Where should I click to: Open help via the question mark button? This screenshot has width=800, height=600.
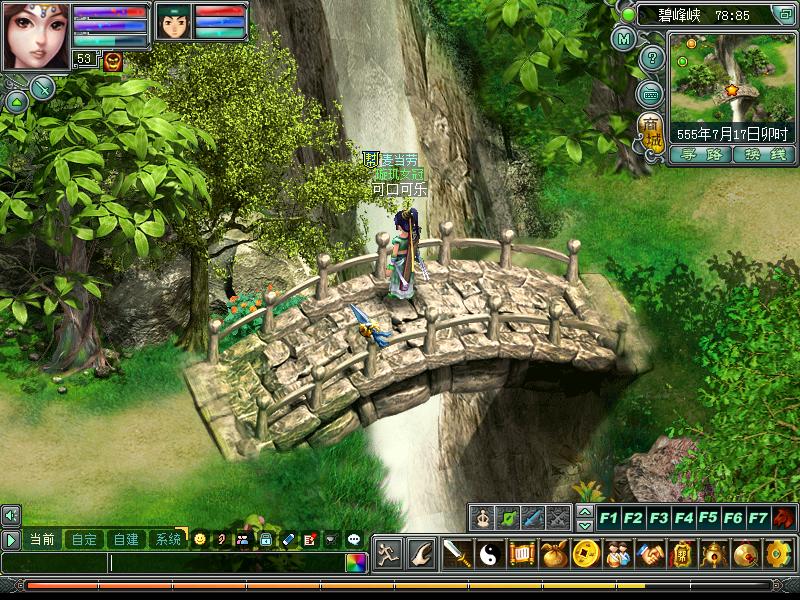point(651,58)
